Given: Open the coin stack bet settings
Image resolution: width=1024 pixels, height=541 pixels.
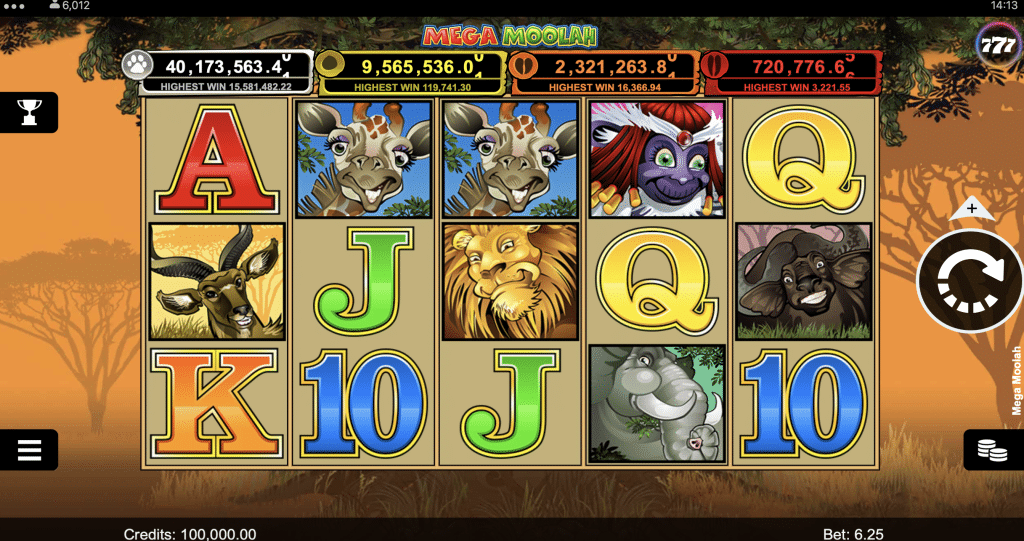Looking at the screenshot, I should [992, 451].
